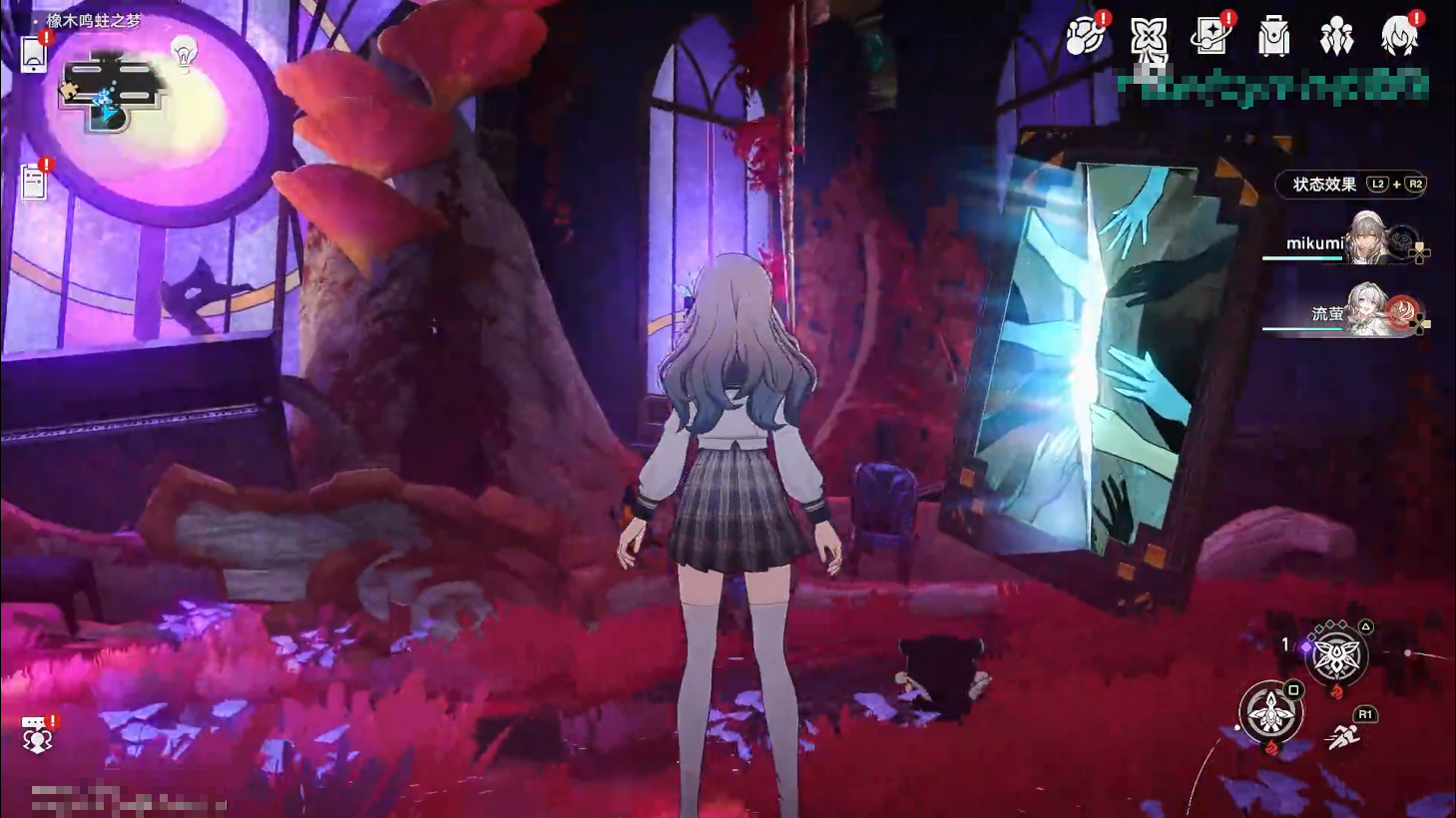The height and width of the screenshot is (818, 1456).
Task: Open the character head icon
Action: [x=1398, y=37]
